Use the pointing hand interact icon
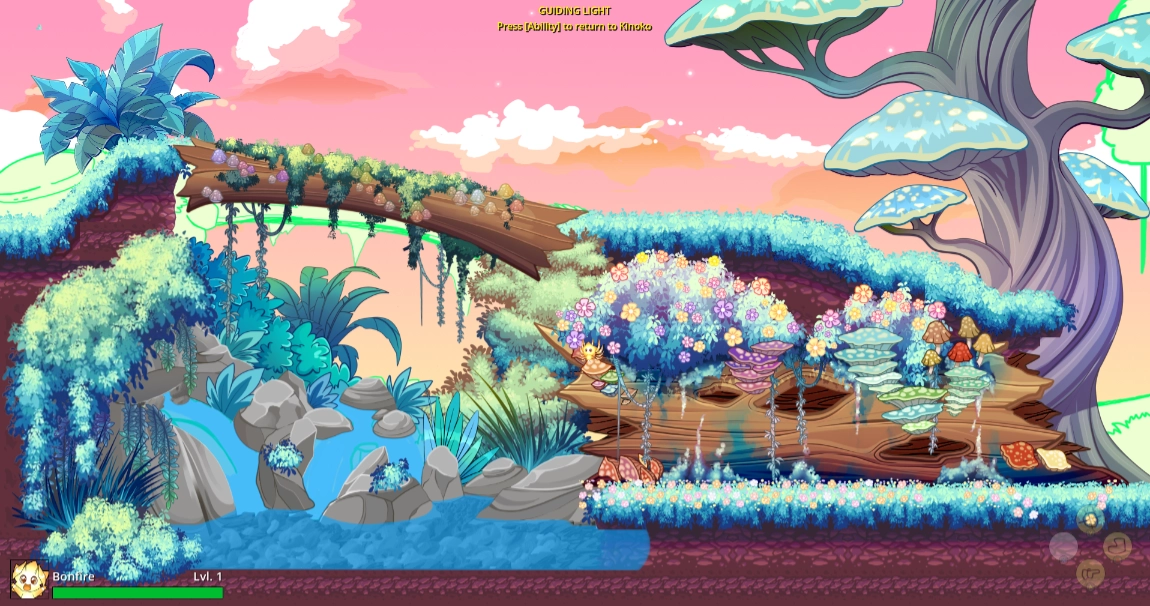The image size is (1150, 606). pyautogui.click(x=1090, y=573)
